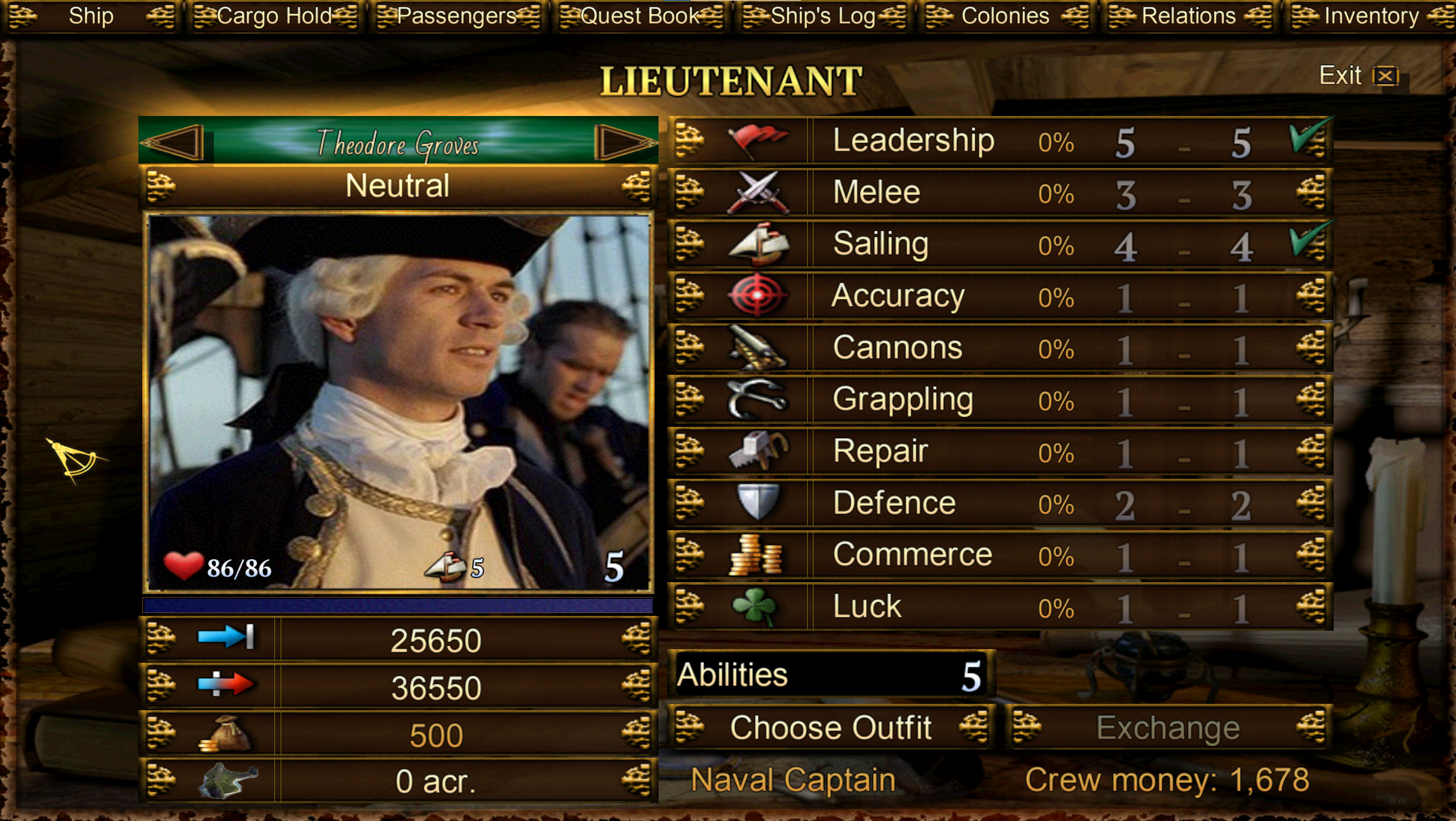Open the Abilities panel

[x=829, y=675]
